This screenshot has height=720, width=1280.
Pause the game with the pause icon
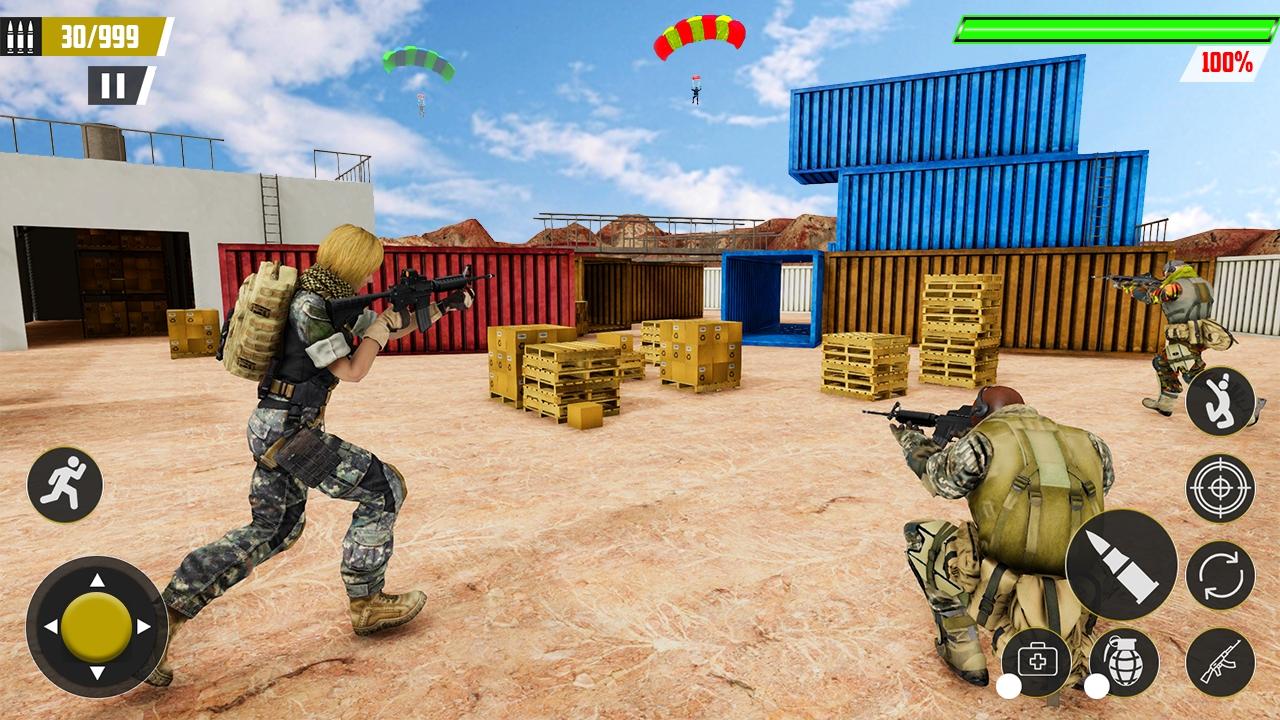click(115, 84)
